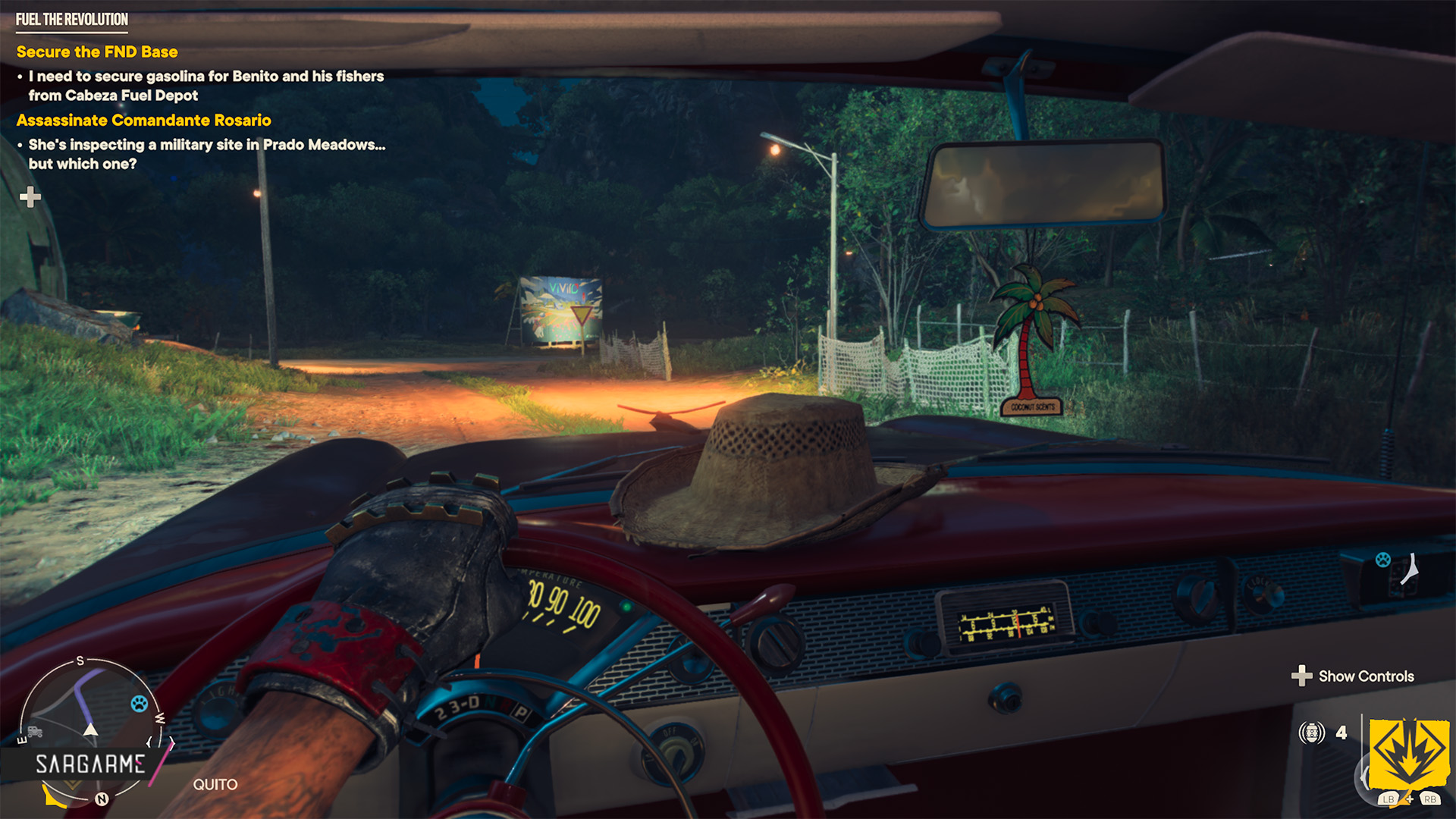1456x819 pixels.
Task: Show Controls for the vehicle
Action: pos(1354,676)
